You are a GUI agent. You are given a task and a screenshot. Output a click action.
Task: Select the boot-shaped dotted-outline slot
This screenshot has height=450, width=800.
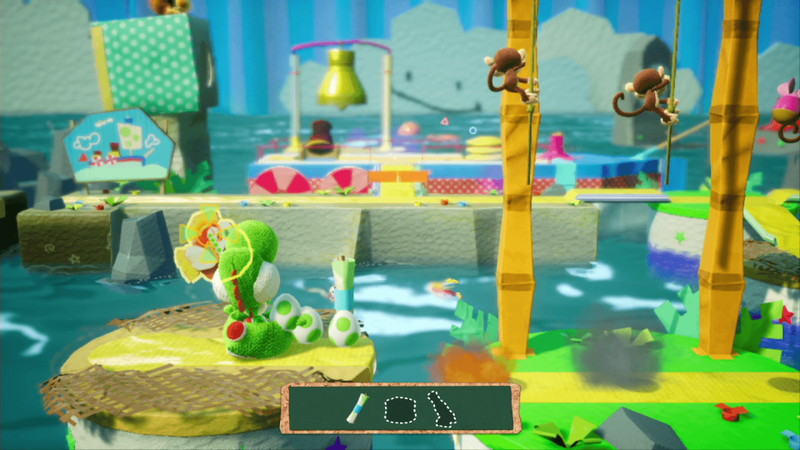[441, 409]
